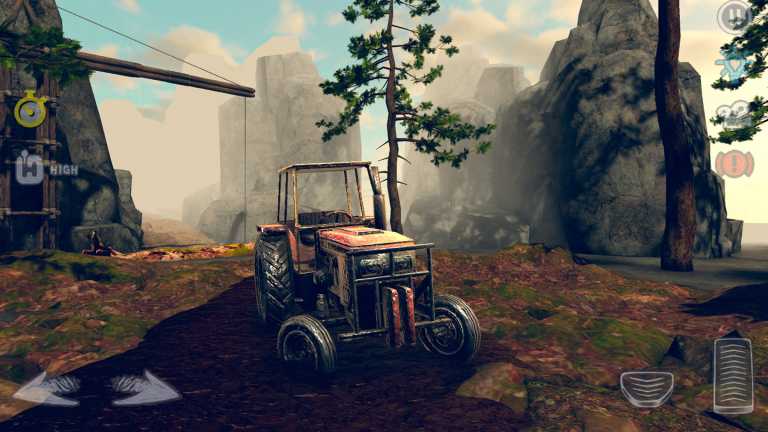The width and height of the screenshot is (768, 432).
Task: Pause the game with the pause button
Action: (x=734, y=17)
